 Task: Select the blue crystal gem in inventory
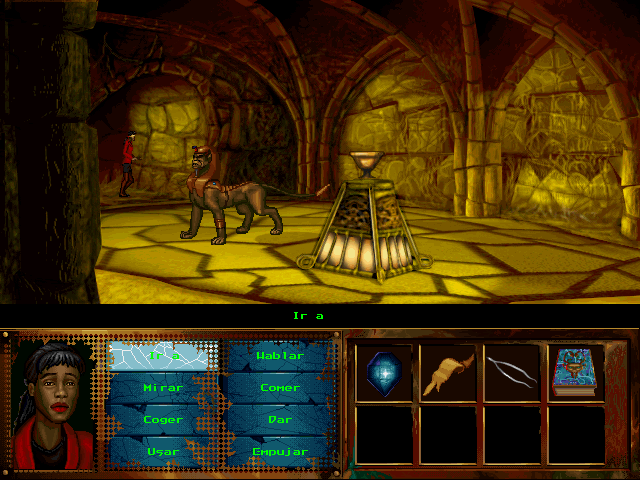383,372
